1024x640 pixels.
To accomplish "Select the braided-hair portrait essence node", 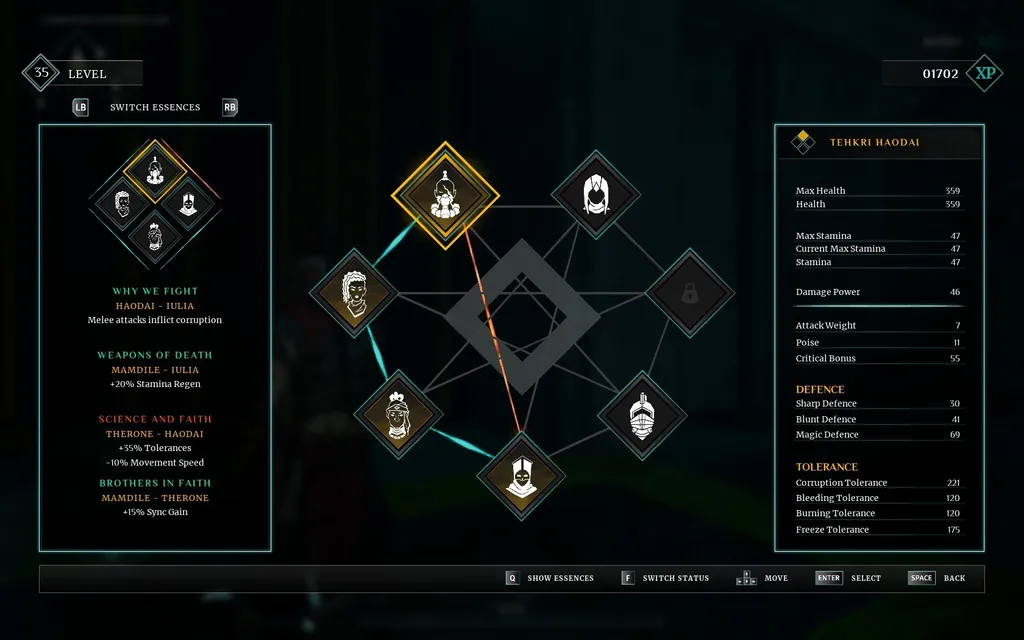I will (354, 292).
